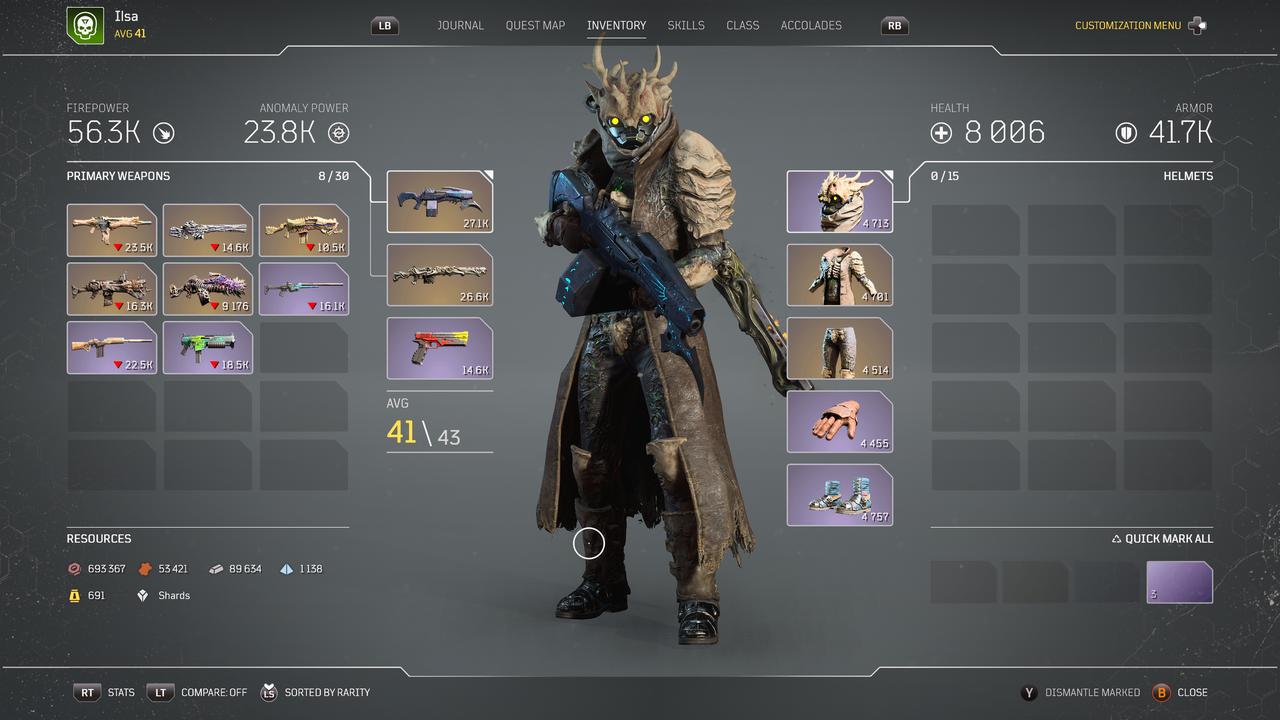Choose the equipped 14.6K sidearm pistol
Image resolution: width=1280 pixels, height=720 pixels.
(x=439, y=348)
